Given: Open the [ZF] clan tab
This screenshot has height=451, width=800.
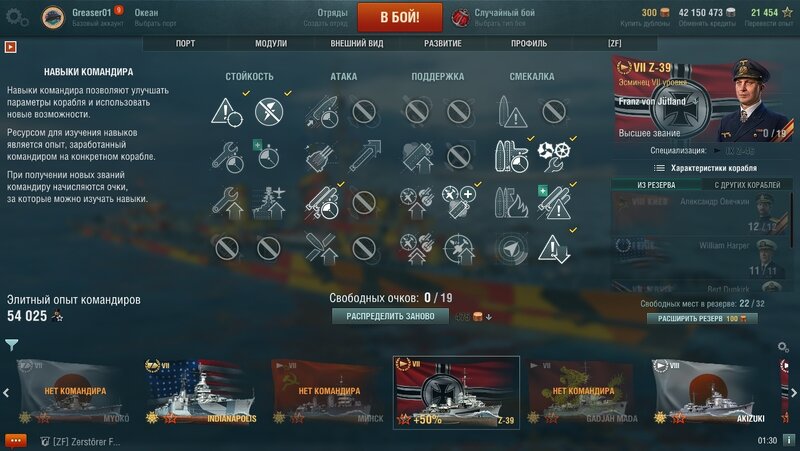Looking at the screenshot, I should [x=614, y=44].
